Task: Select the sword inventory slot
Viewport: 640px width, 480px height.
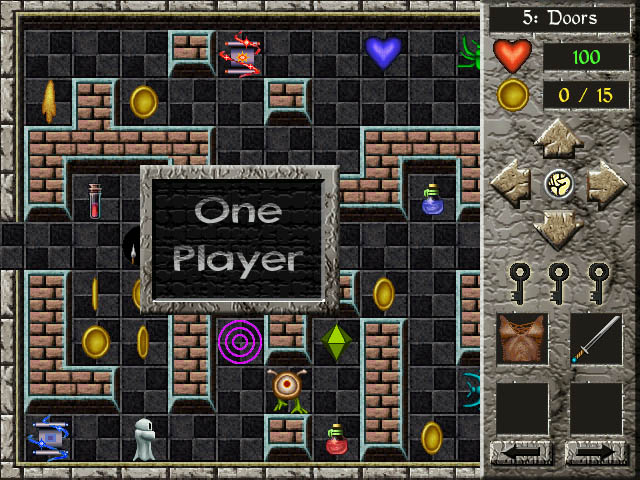Action: click(x=596, y=339)
